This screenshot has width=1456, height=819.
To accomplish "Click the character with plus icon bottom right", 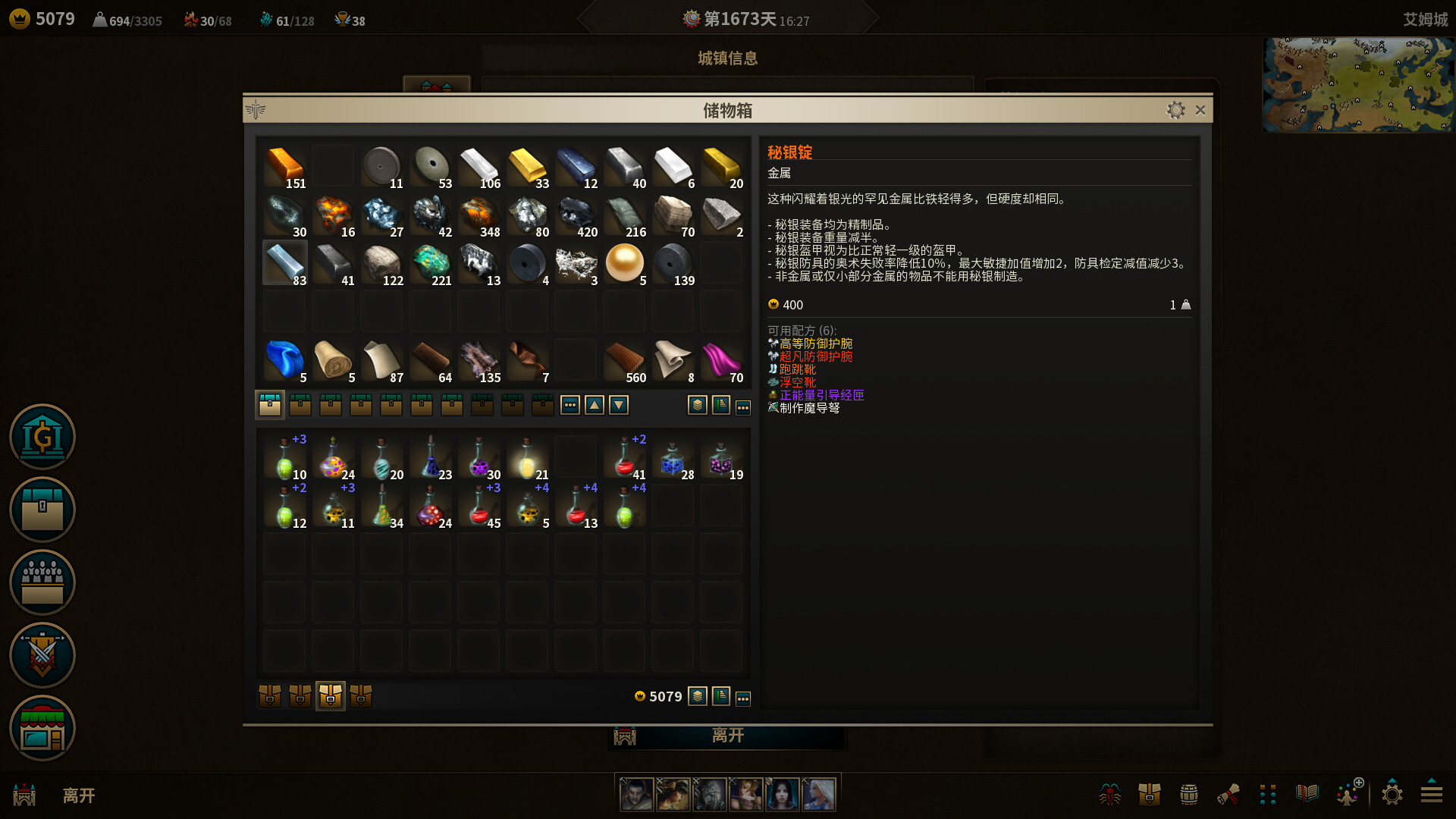I will click(x=1348, y=794).
